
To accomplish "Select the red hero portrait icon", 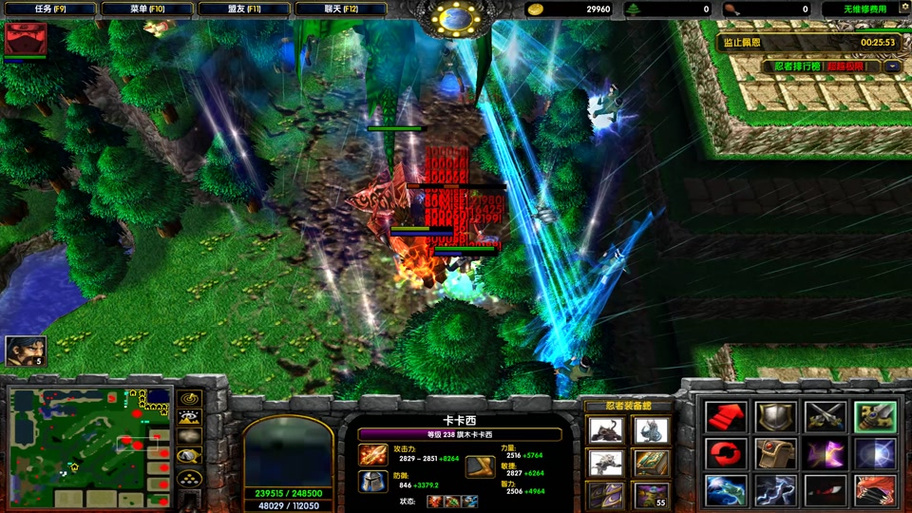I will [x=25, y=39].
